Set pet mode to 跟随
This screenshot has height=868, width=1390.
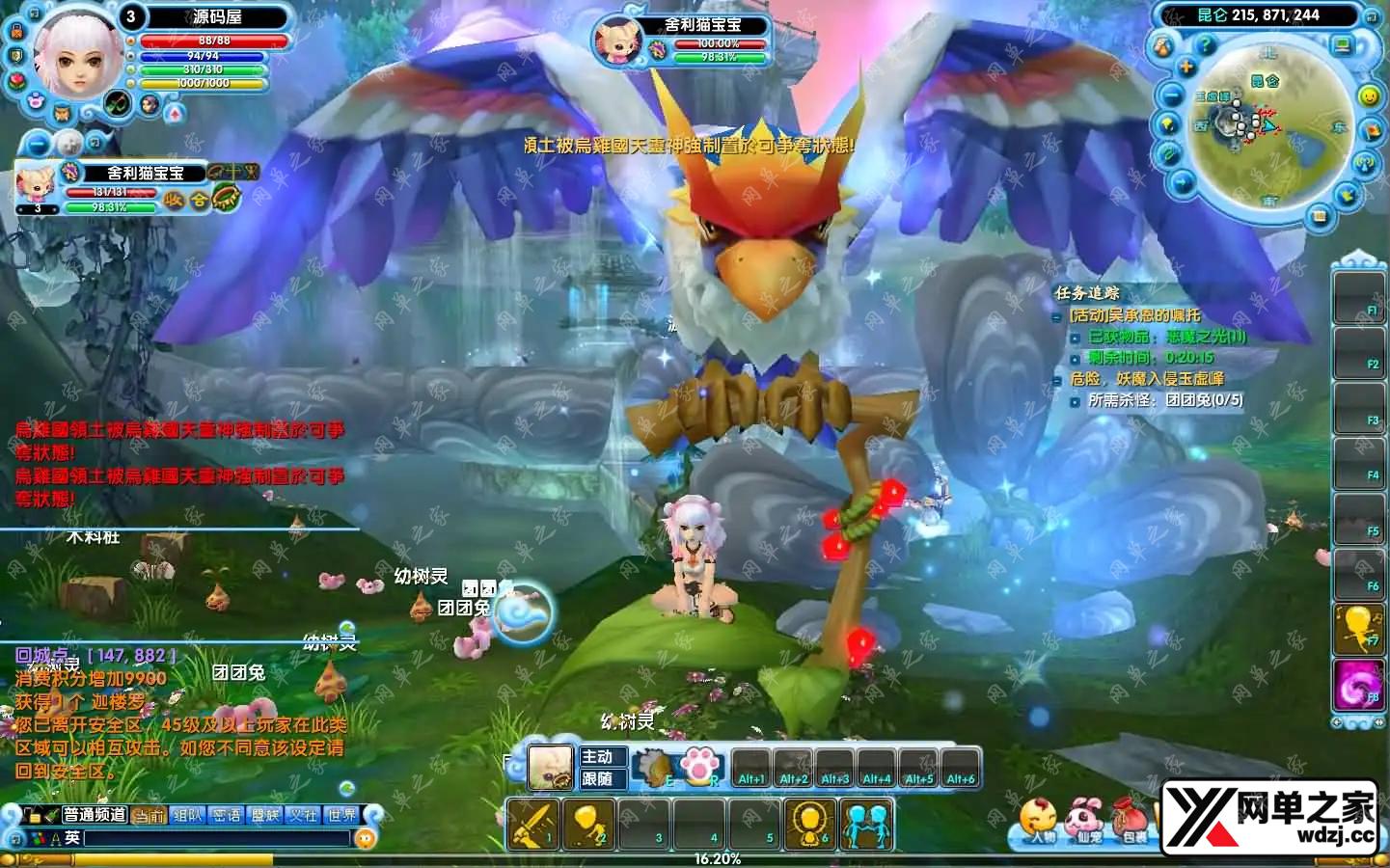click(598, 778)
